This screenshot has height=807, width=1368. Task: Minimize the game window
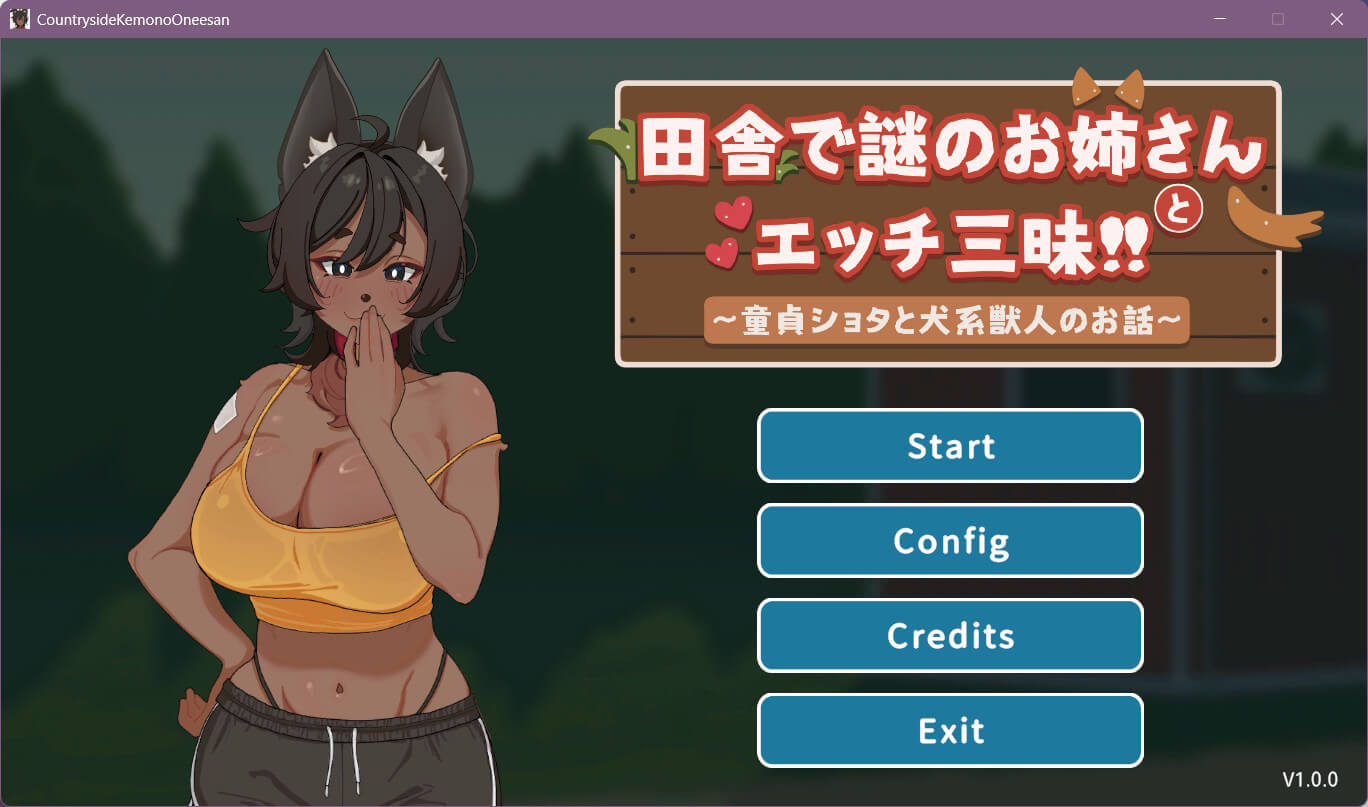(x=1218, y=18)
